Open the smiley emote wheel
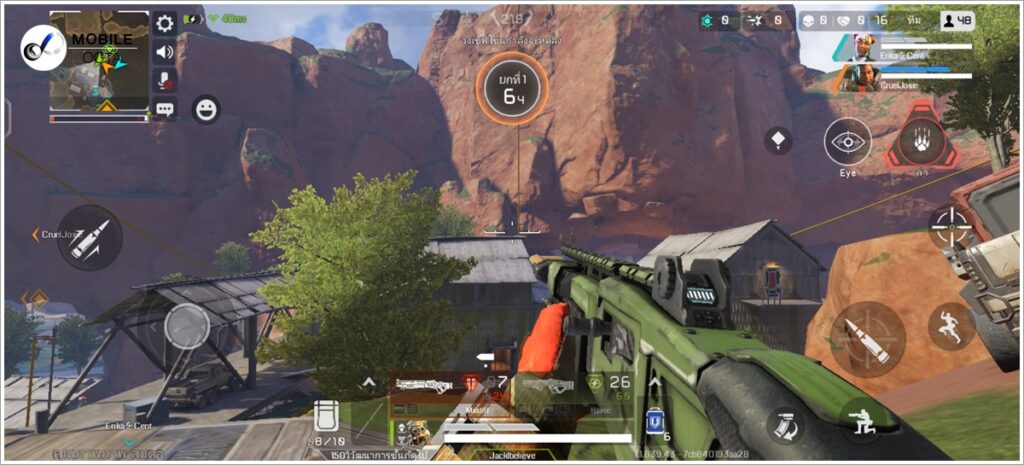 pyautogui.click(x=206, y=109)
